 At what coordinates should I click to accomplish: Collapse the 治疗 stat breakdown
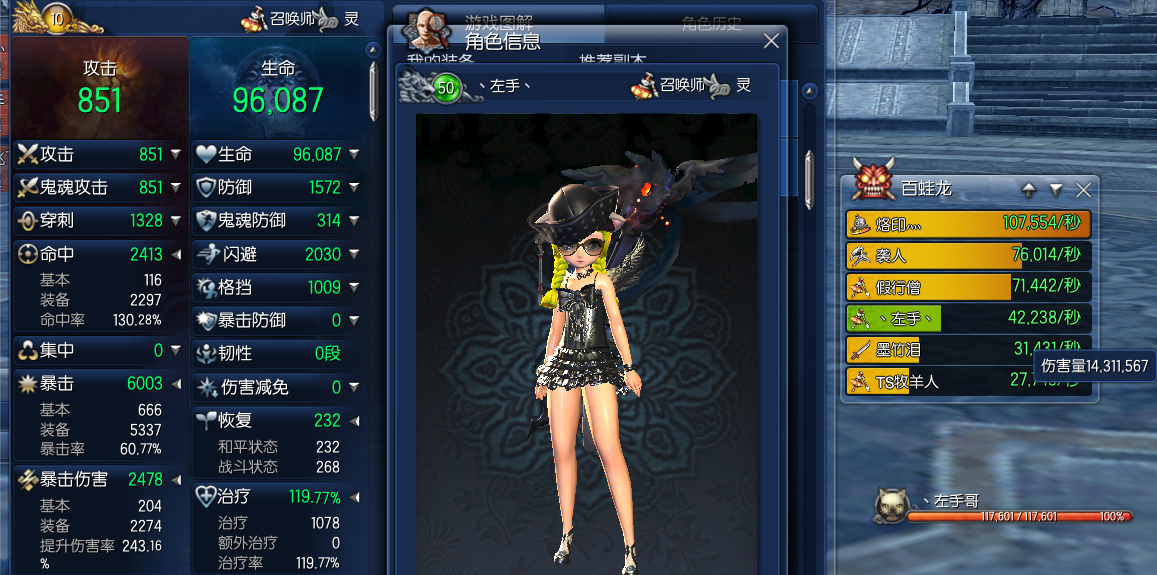[x=354, y=497]
